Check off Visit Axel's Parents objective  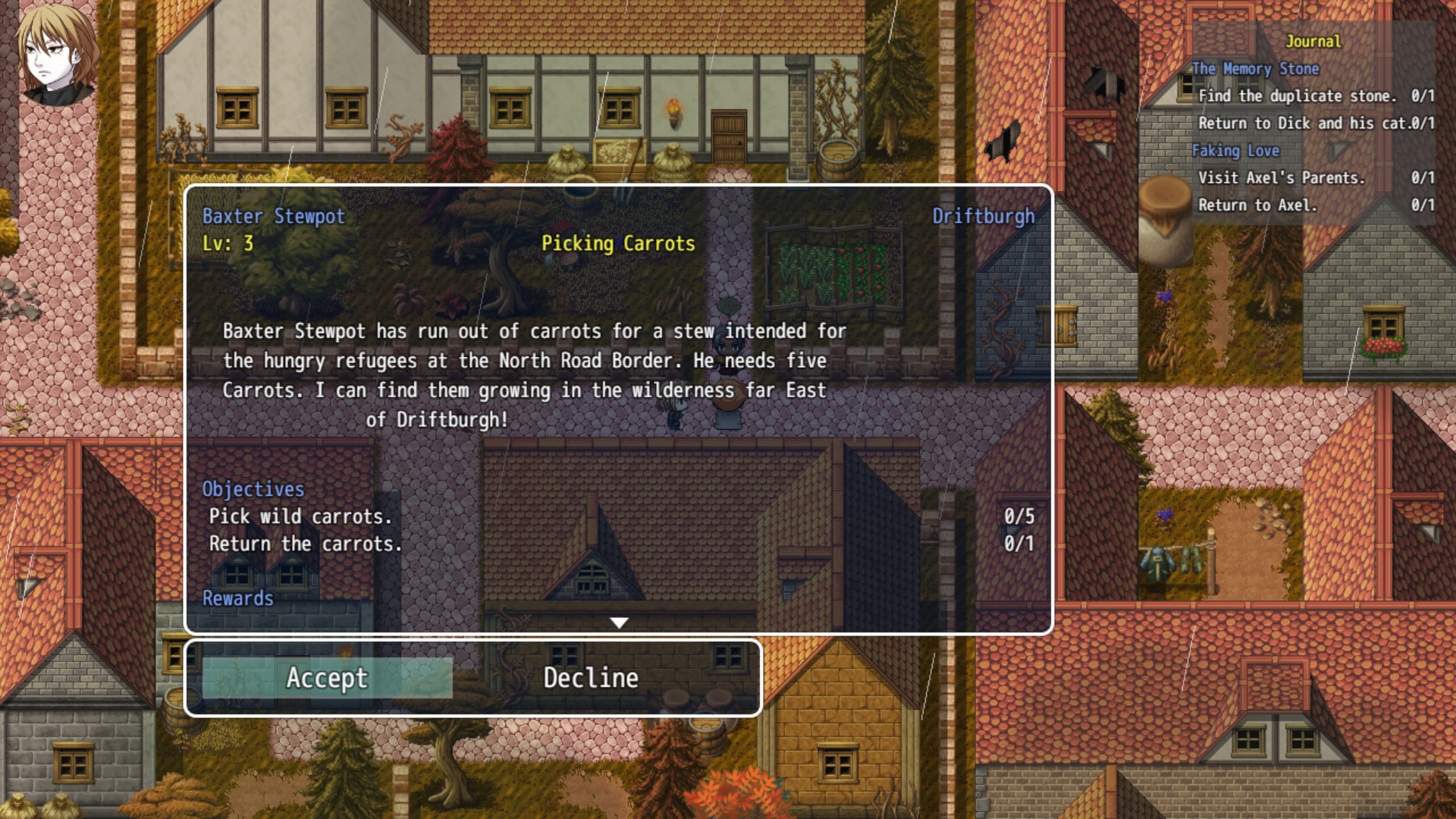(1282, 178)
